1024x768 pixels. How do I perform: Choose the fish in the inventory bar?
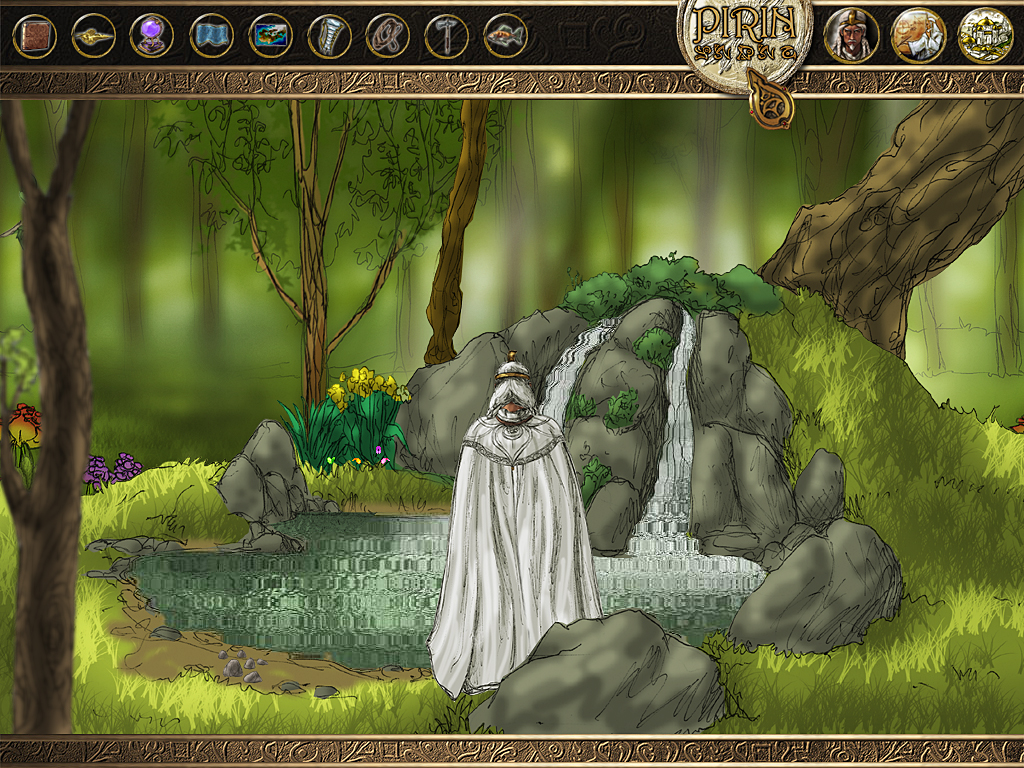click(505, 36)
